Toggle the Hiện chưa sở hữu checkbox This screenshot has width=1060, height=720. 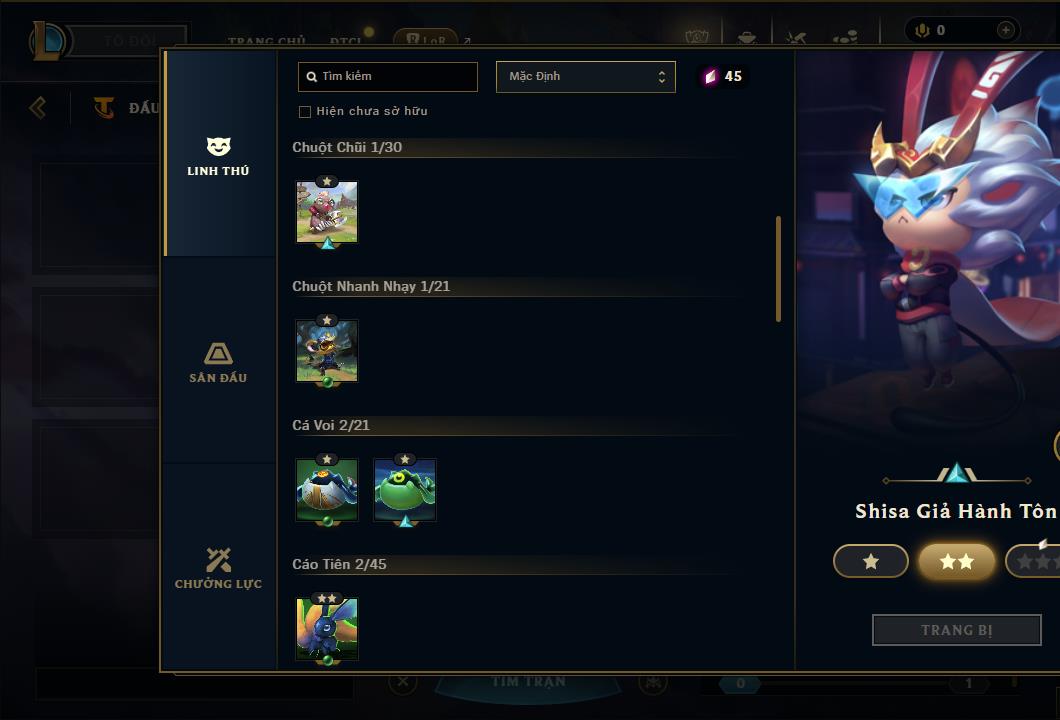point(305,111)
